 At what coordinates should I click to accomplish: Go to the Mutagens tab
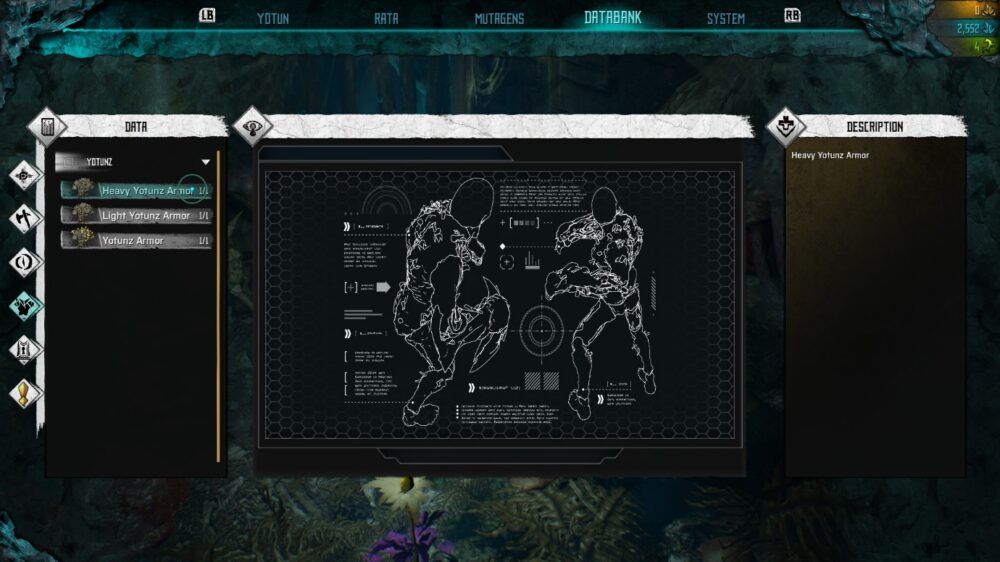point(499,18)
